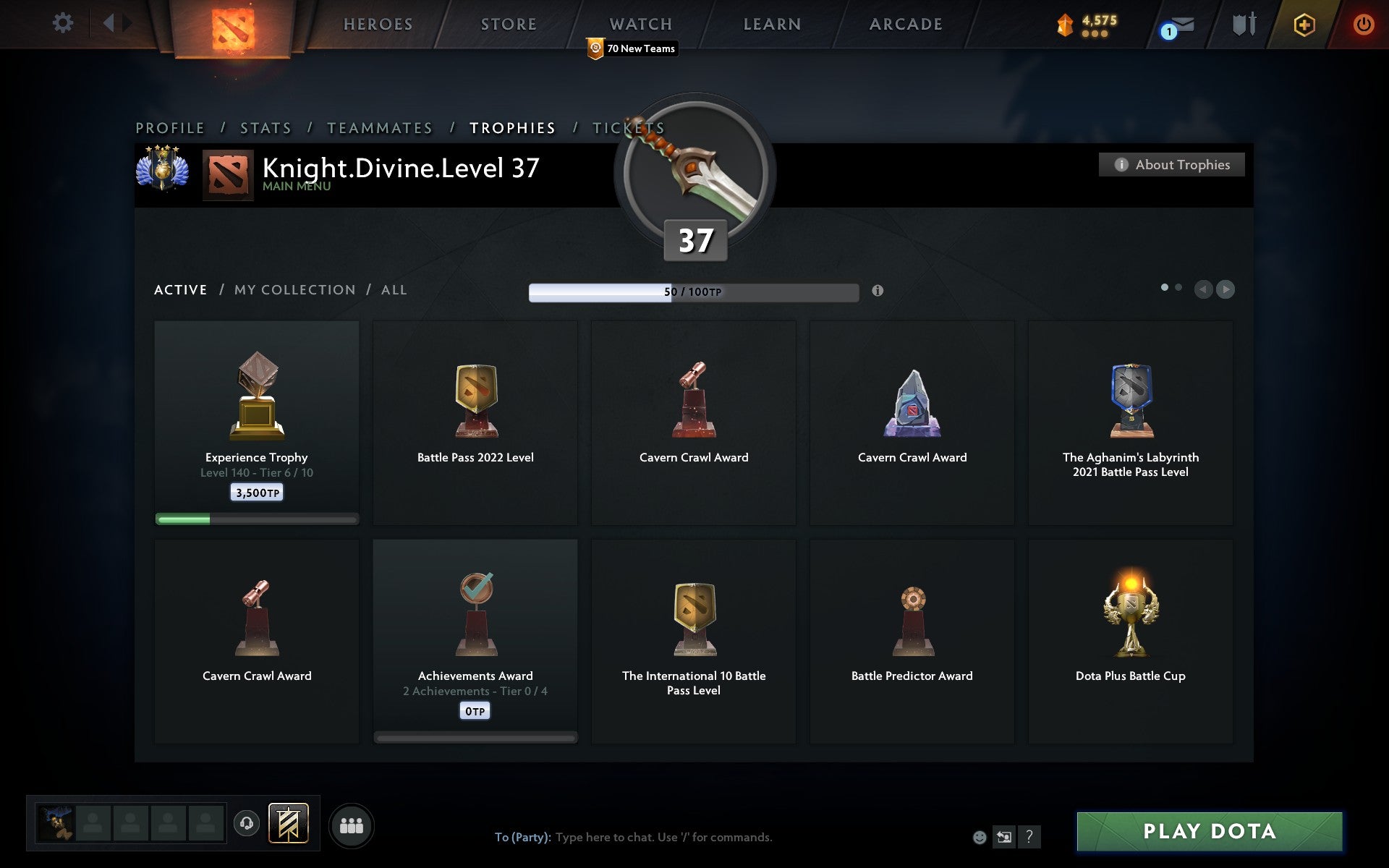Click the emoticon smiley icon in chat bar
1389x868 pixels.
click(x=981, y=838)
